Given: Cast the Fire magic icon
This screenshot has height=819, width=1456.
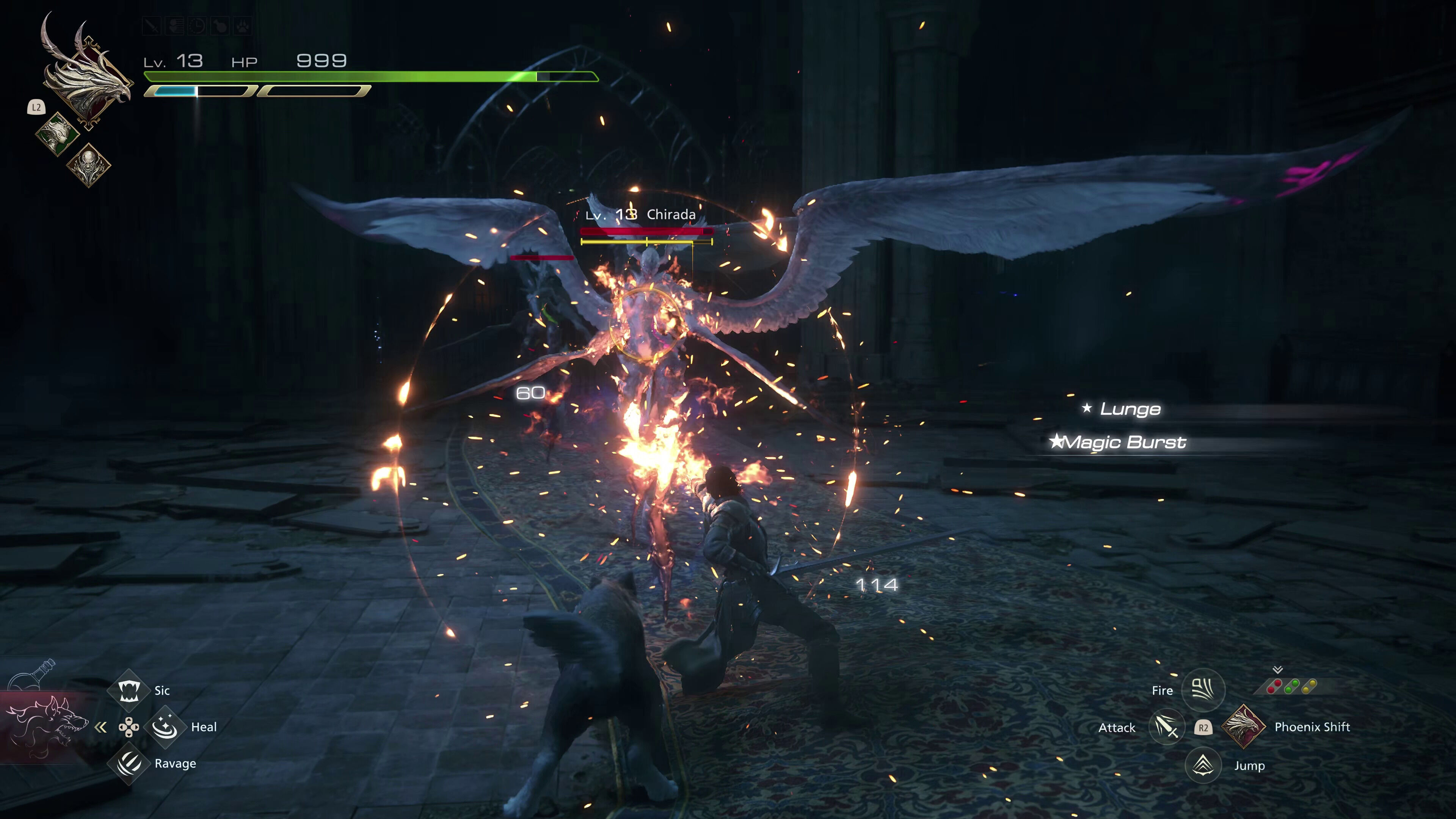Looking at the screenshot, I should point(1203,690).
